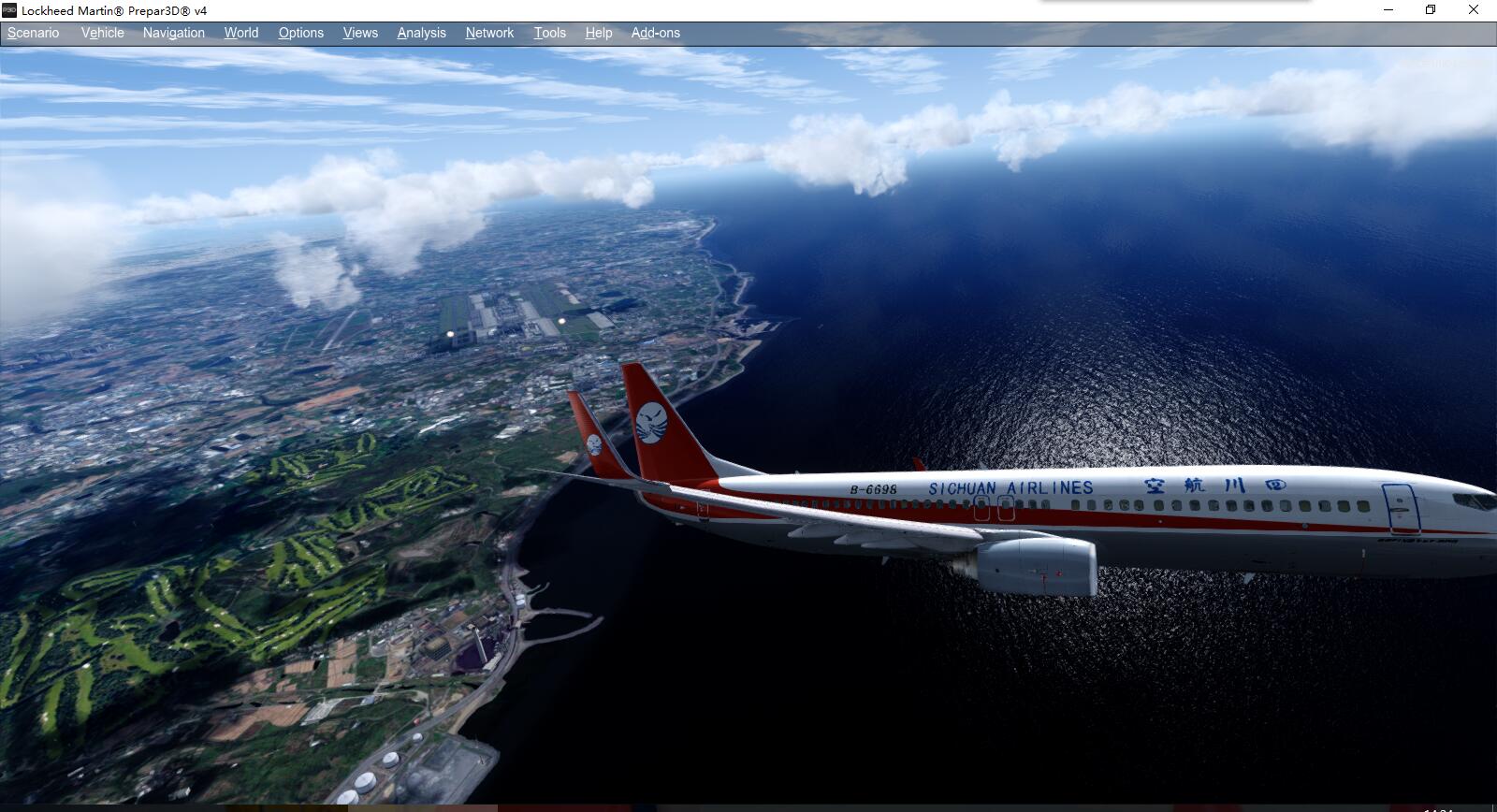
Task: Open the Analysis menu
Action: pyautogui.click(x=421, y=32)
